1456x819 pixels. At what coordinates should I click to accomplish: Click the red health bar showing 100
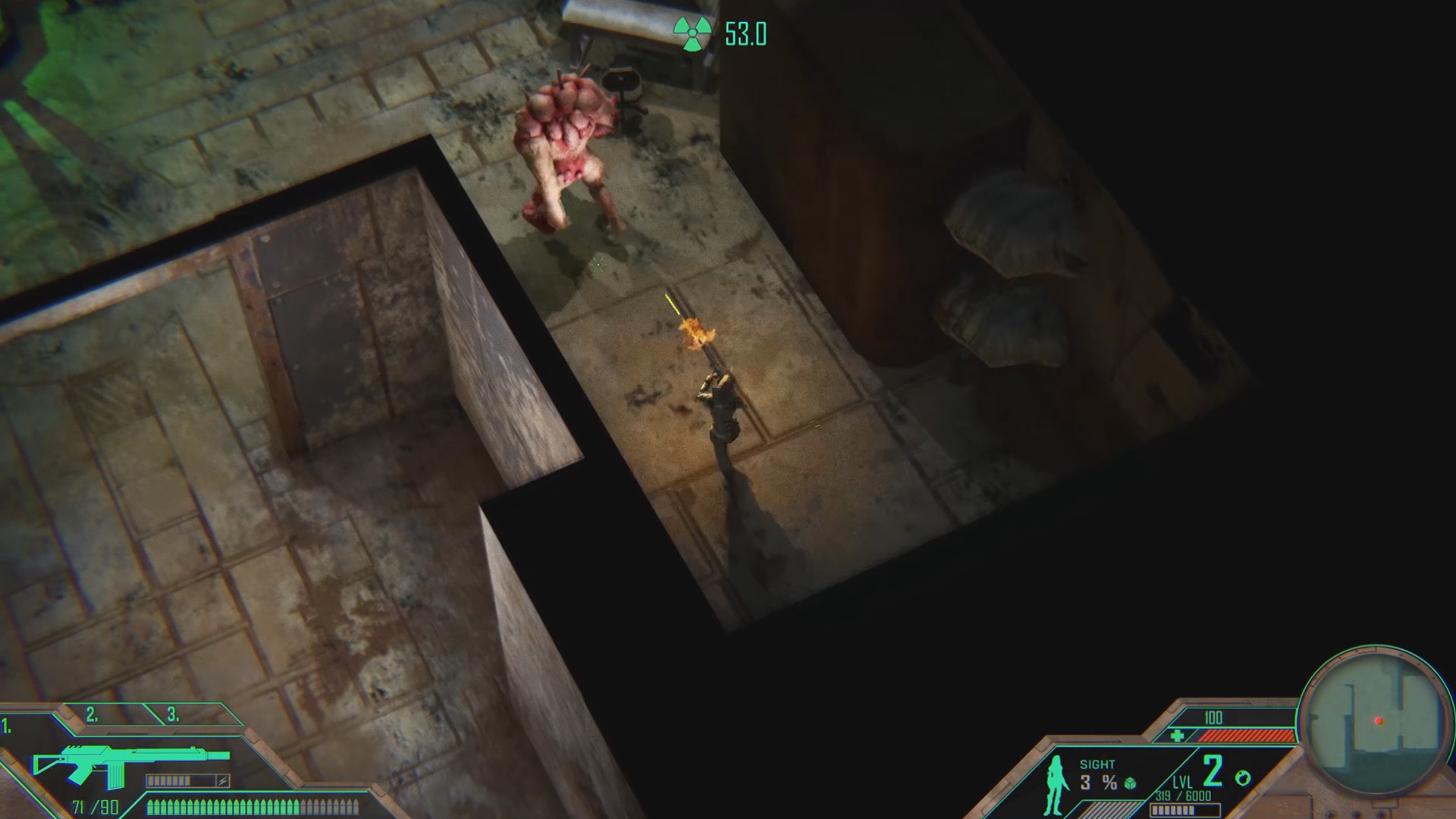point(1247,736)
